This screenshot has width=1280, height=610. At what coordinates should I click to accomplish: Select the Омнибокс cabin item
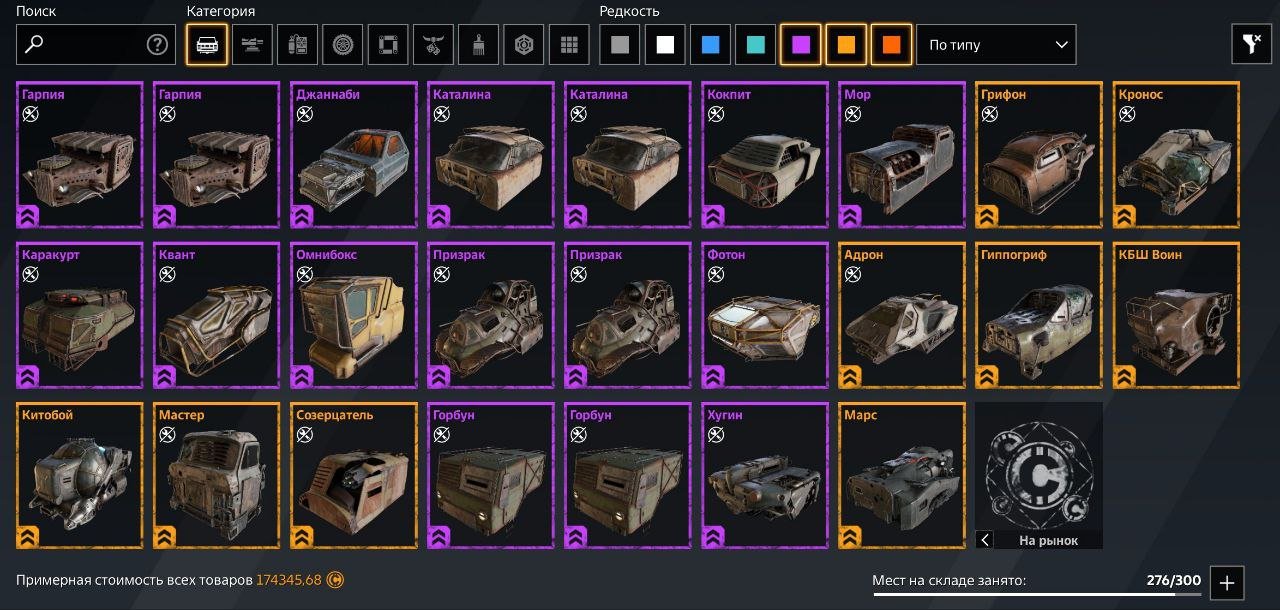point(353,315)
